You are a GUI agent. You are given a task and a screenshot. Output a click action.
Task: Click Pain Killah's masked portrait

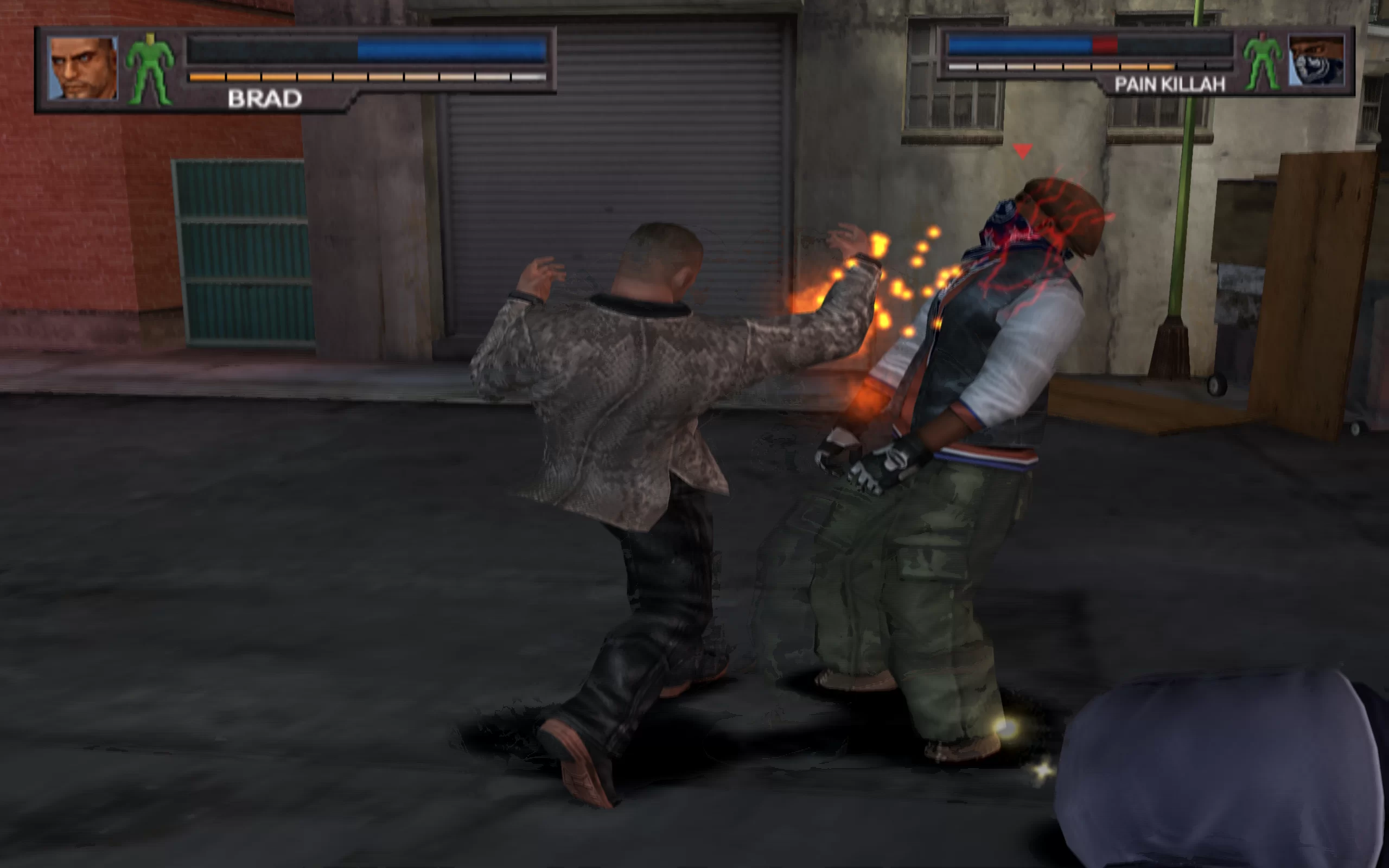(x=1316, y=60)
